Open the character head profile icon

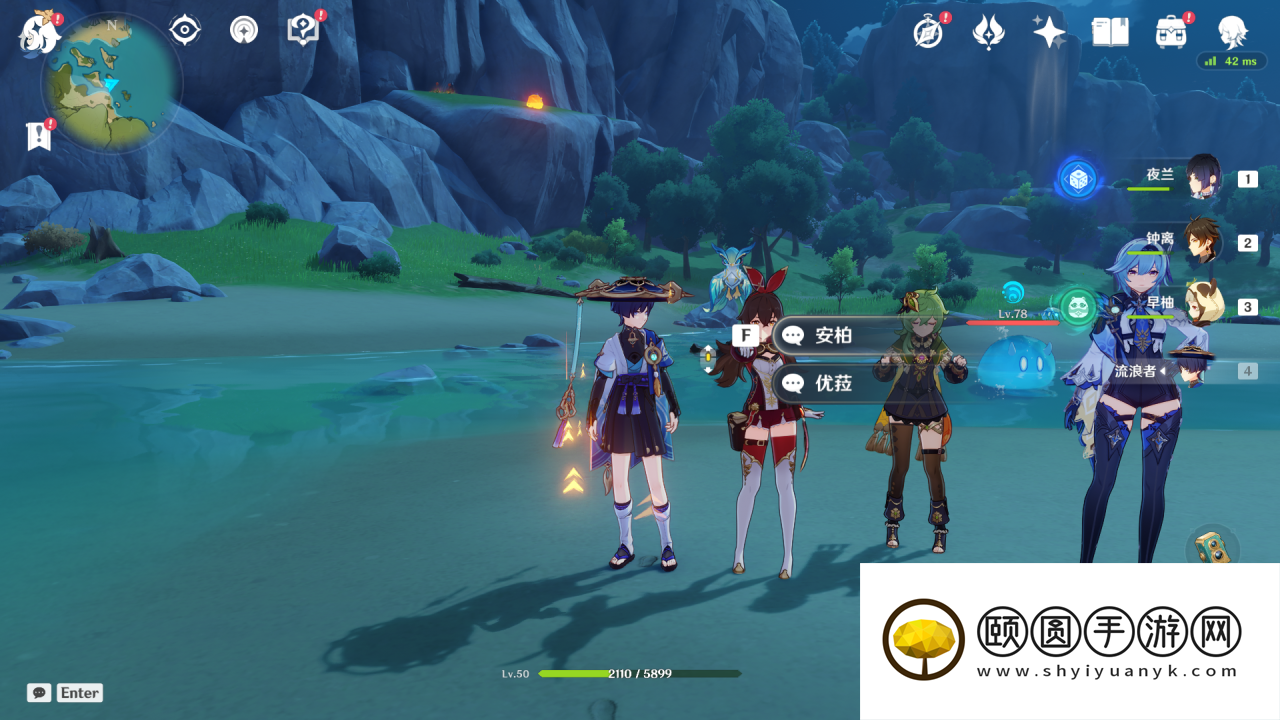[x=1232, y=32]
